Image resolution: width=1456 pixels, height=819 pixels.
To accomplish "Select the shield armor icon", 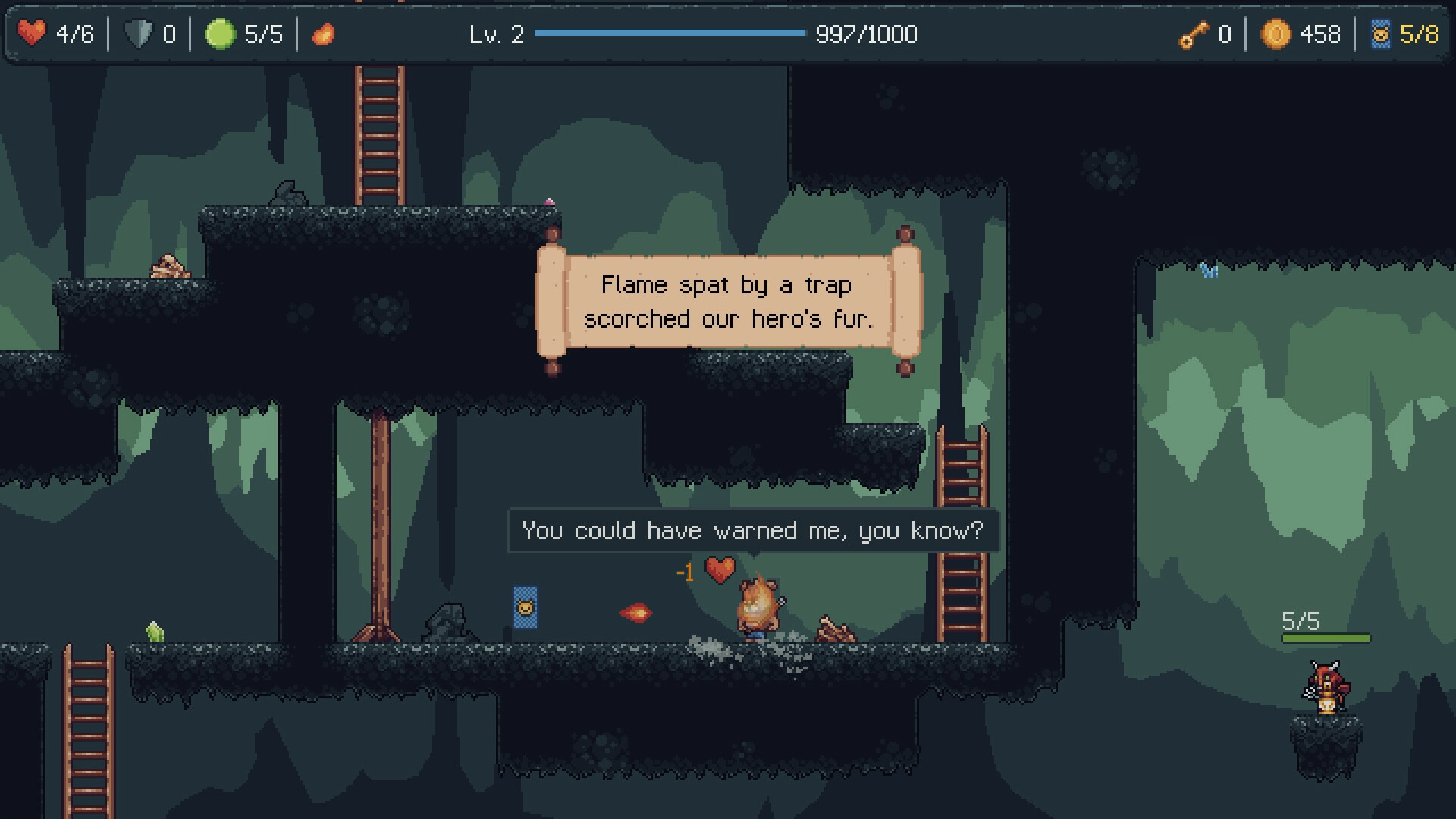I will pyautogui.click(x=140, y=33).
